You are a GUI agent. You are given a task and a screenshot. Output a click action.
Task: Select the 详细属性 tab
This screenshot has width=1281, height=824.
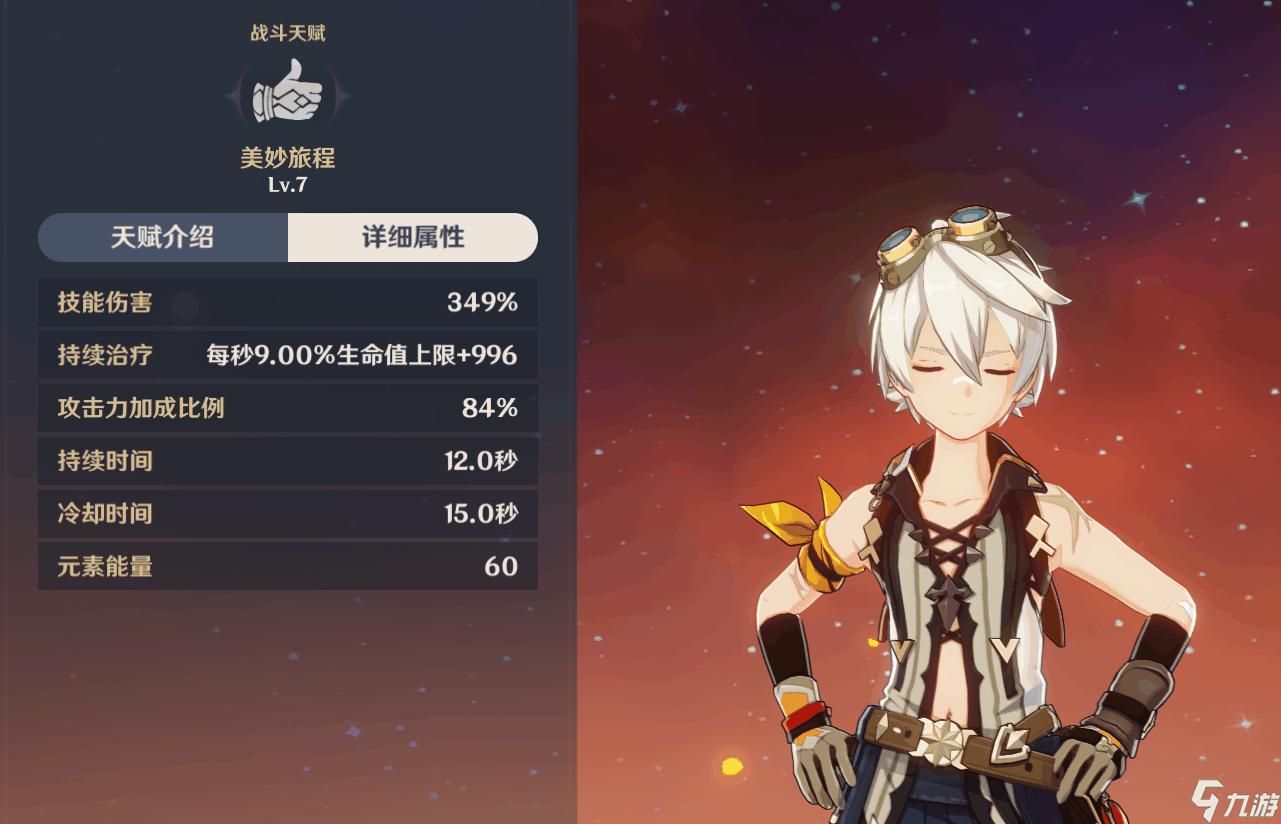[412, 238]
